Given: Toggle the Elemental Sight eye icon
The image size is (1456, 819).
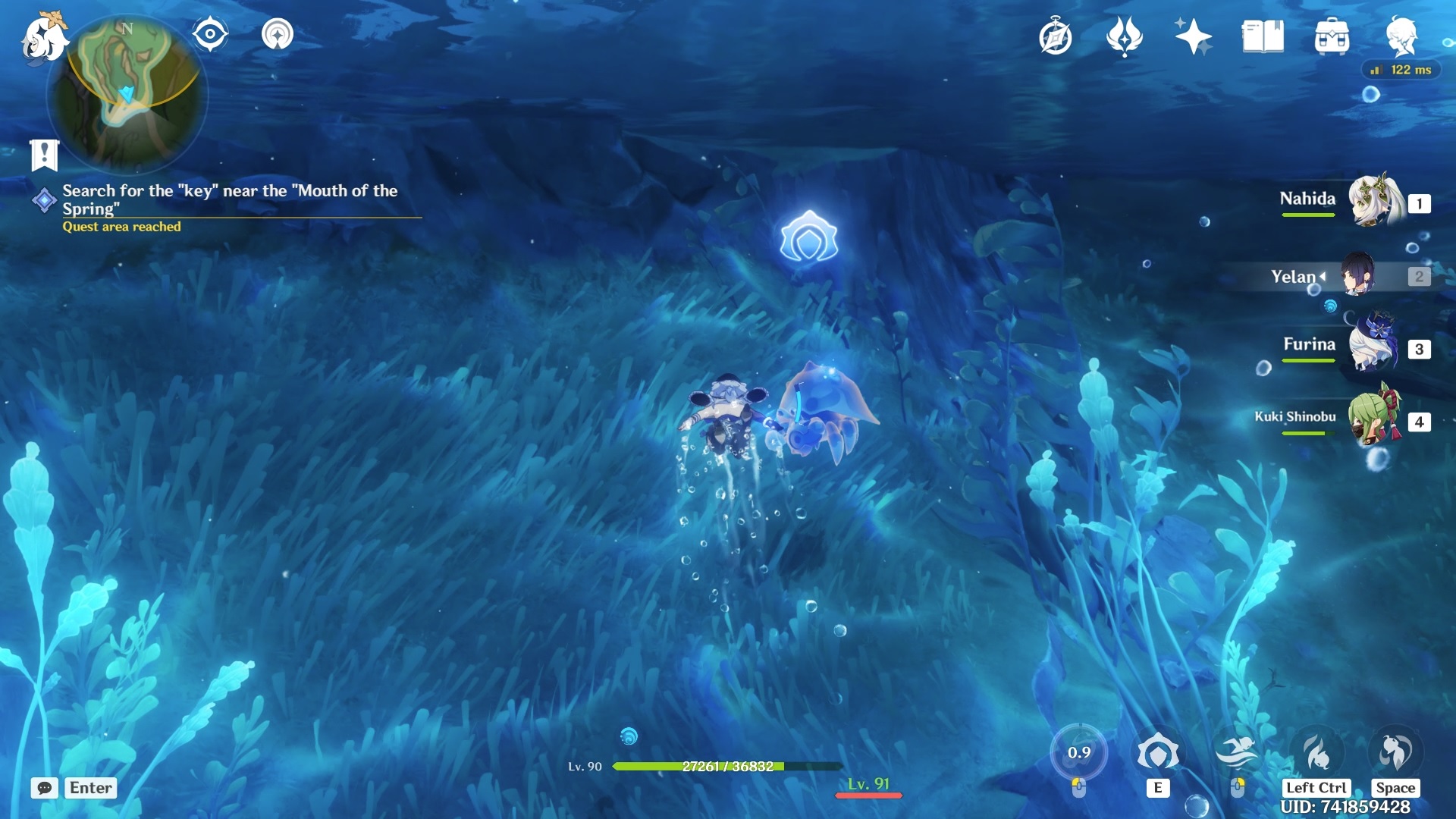Looking at the screenshot, I should pyautogui.click(x=210, y=34).
